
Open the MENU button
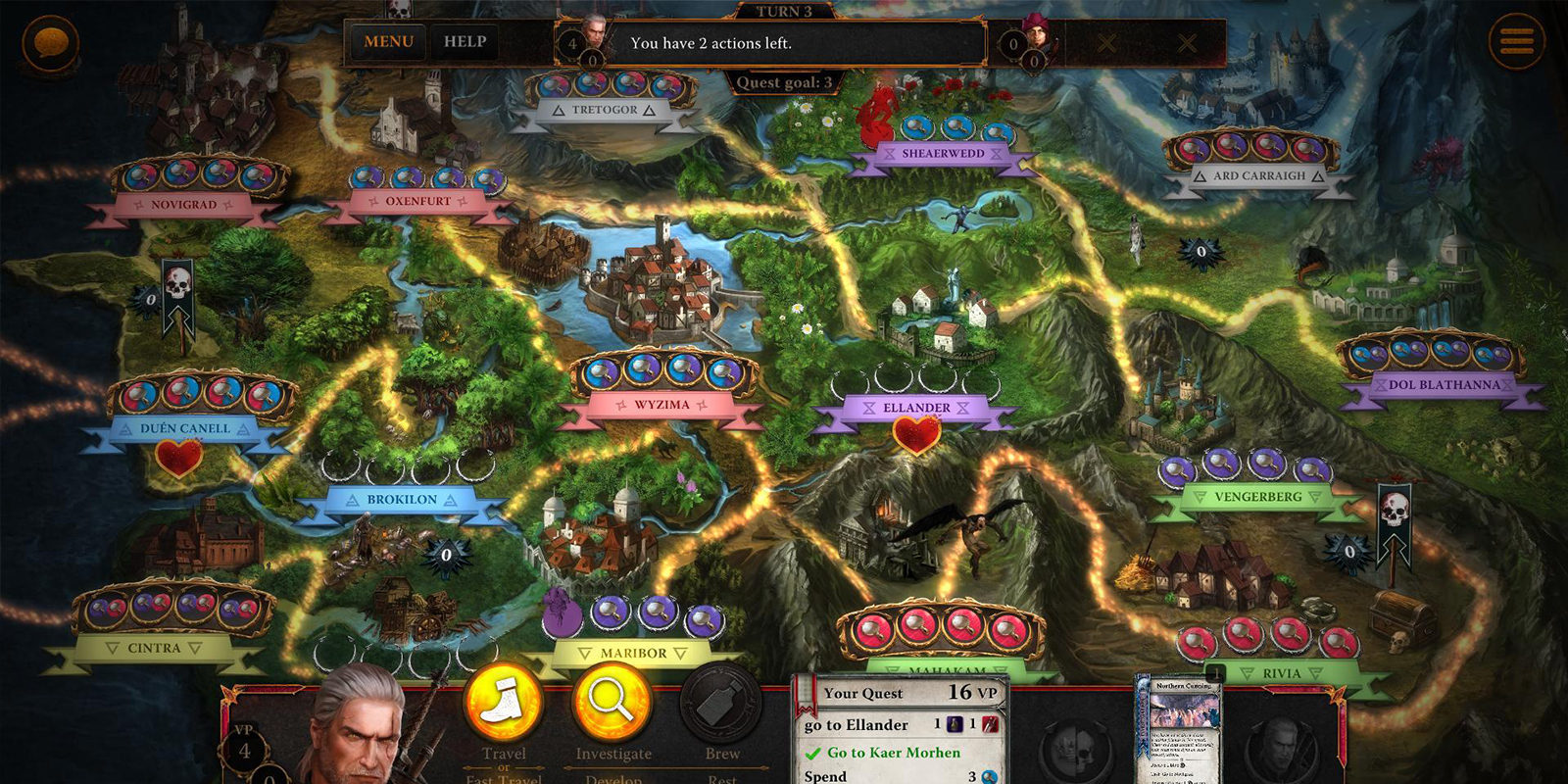(x=388, y=42)
